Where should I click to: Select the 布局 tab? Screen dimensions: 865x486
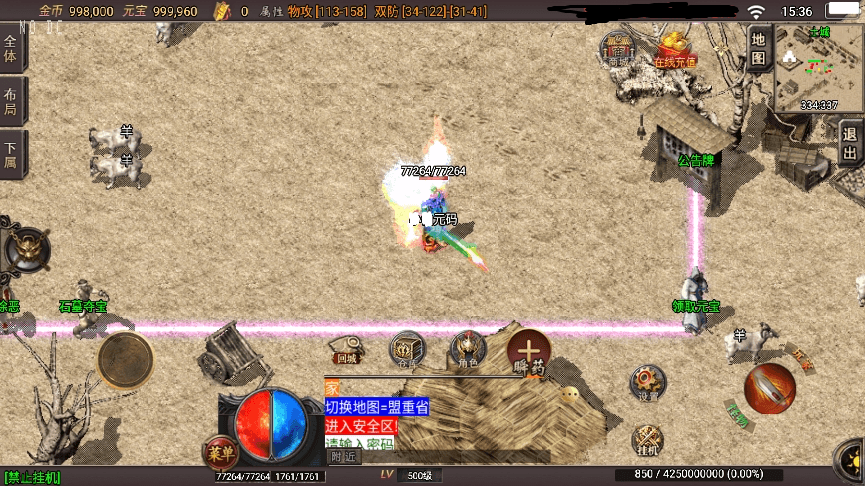click(12, 102)
